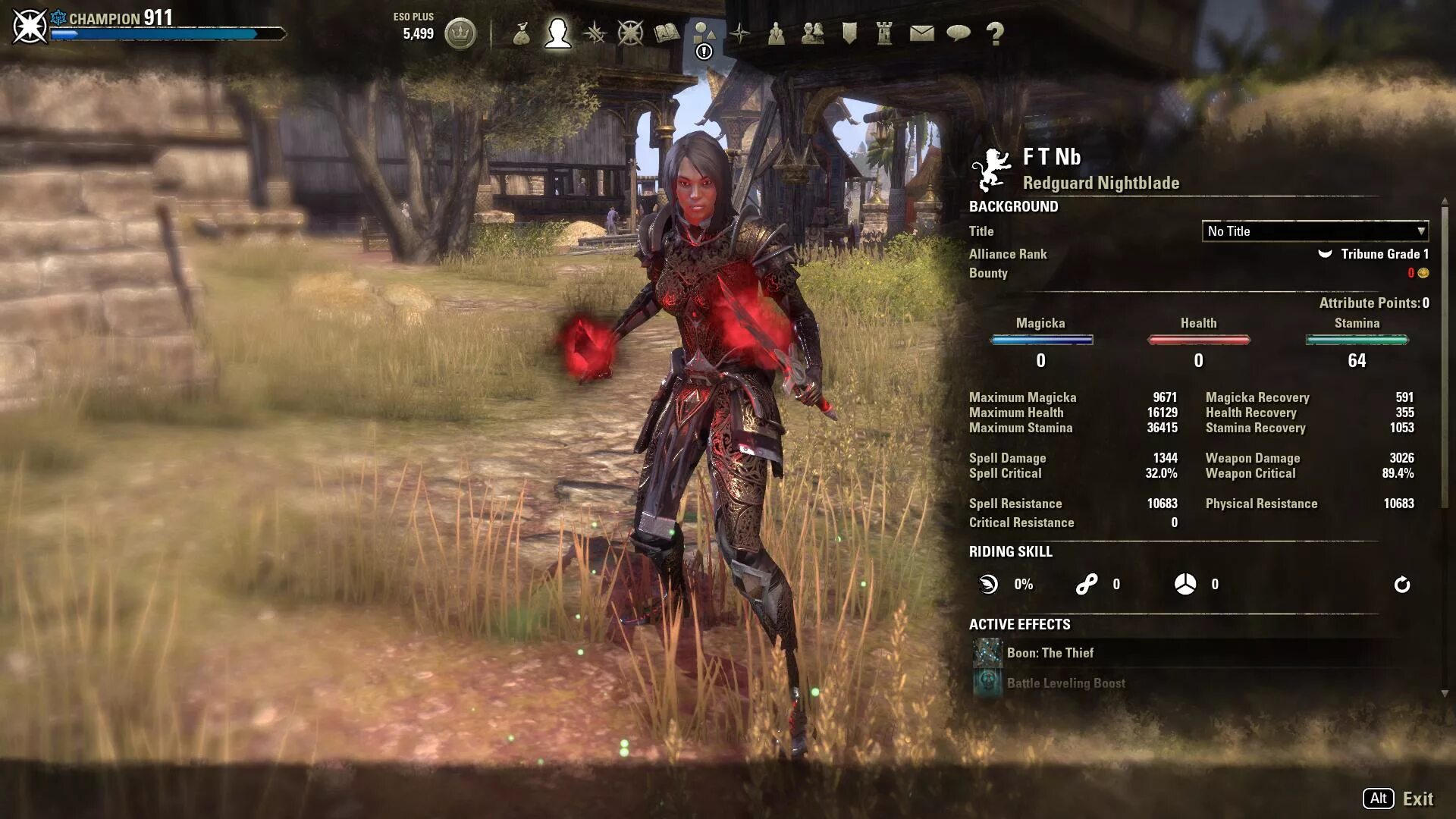Open the Alliance War tower icon

click(884, 33)
